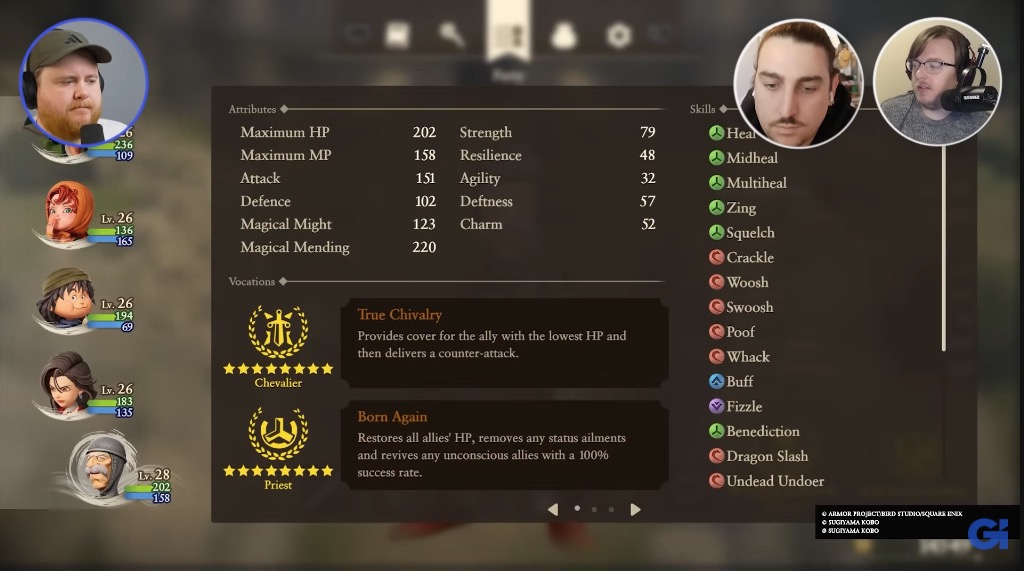Click the Whack skill entry
The width and height of the screenshot is (1024, 571).
click(x=747, y=357)
